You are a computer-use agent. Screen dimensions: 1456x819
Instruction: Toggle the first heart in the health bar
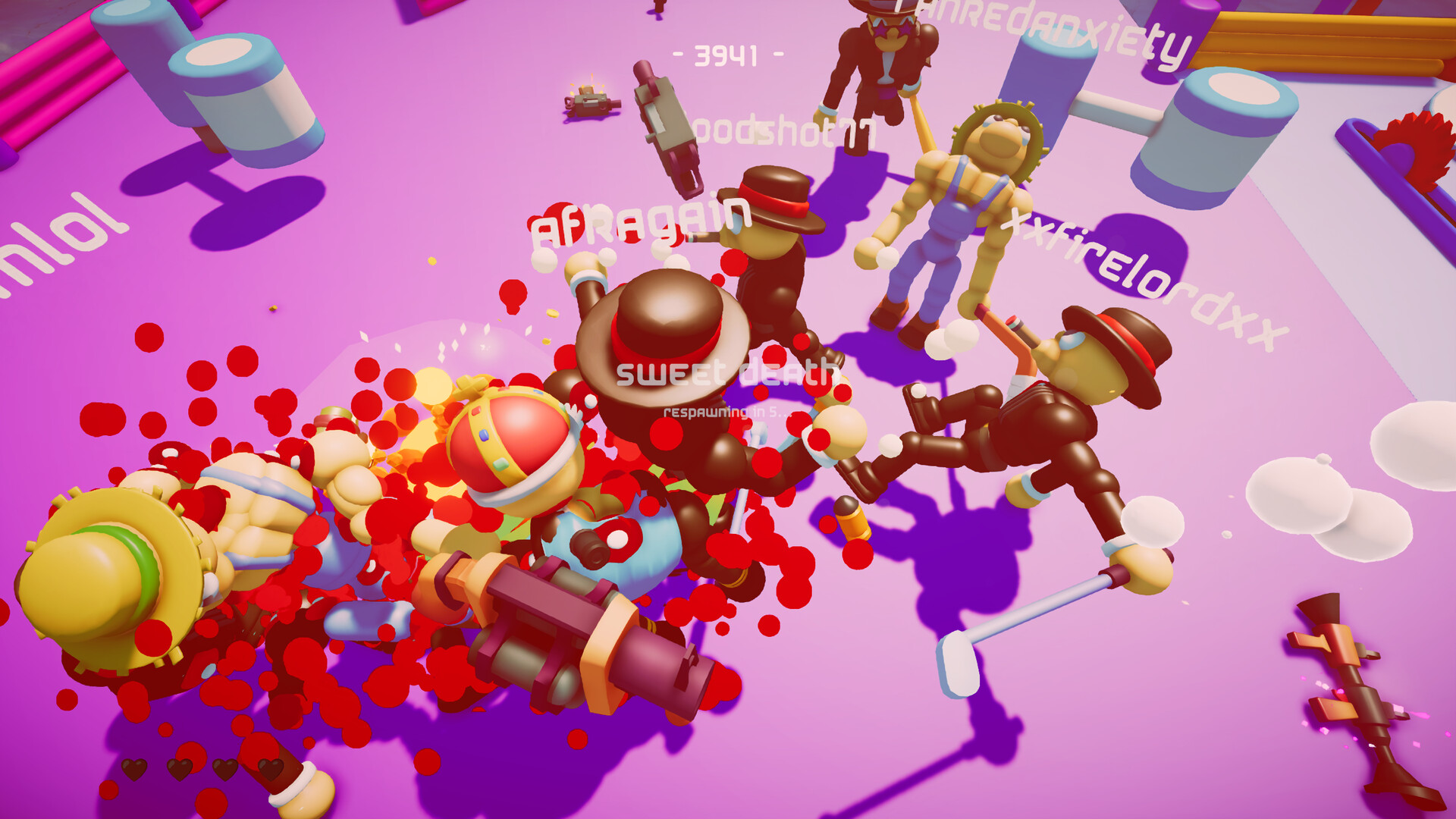click(x=133, y=769)
